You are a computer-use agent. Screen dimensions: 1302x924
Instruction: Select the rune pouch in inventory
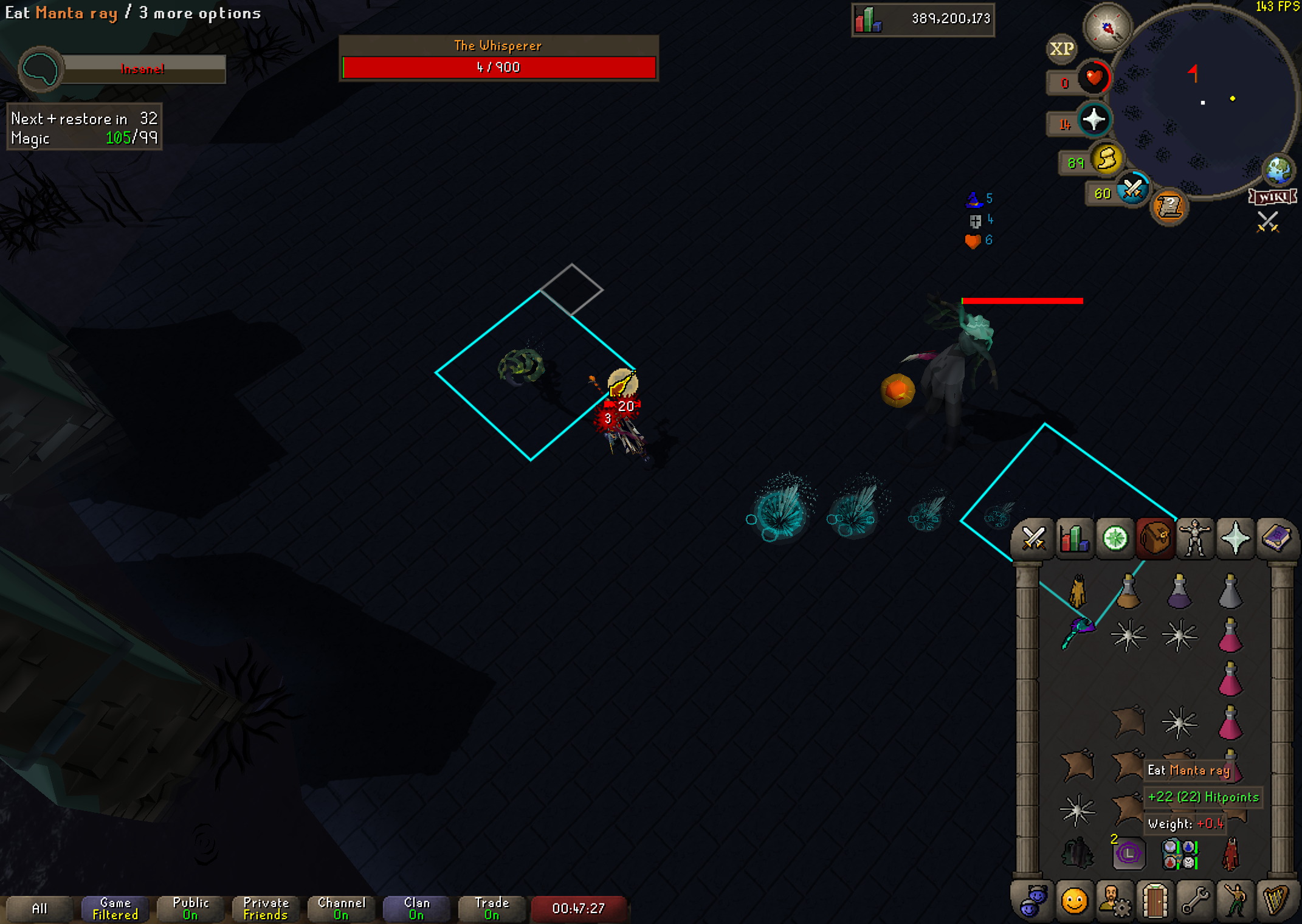[x=1179, y=854]
